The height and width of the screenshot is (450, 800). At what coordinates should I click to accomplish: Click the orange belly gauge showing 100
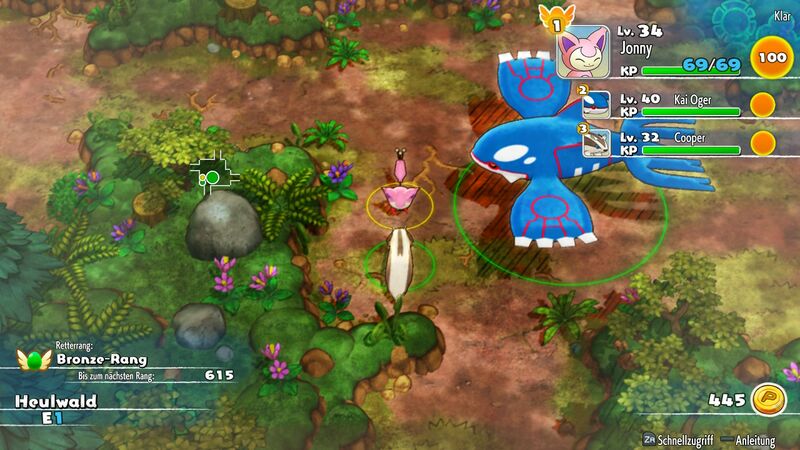coord(769,58)
